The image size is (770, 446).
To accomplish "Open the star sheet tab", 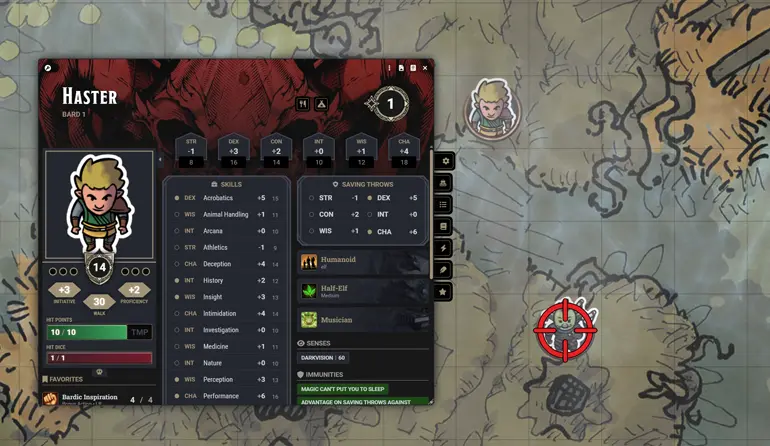I will (x=443, y=292).
